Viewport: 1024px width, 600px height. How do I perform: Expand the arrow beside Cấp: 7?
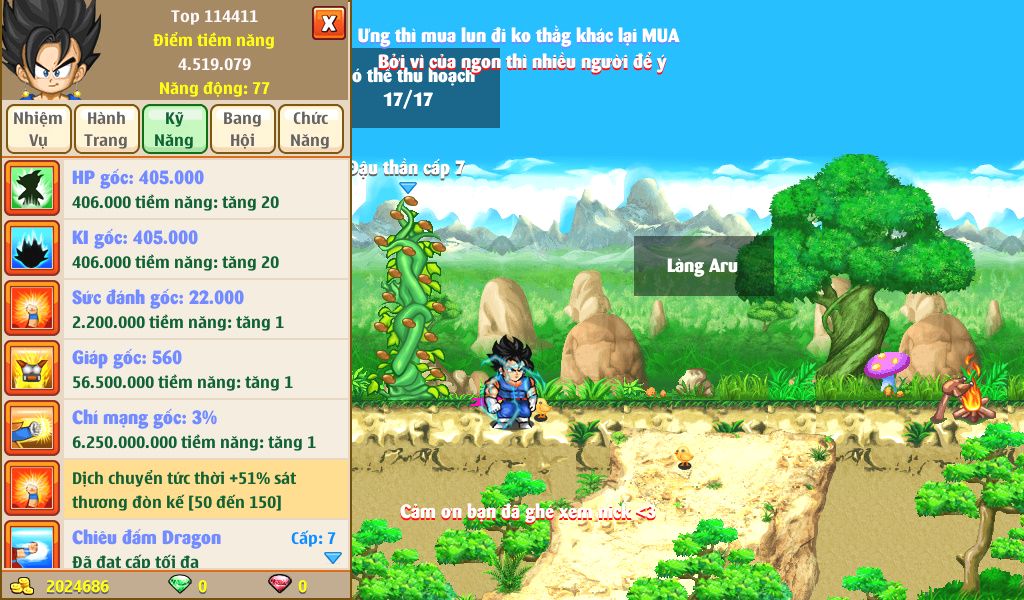[333, 558]
